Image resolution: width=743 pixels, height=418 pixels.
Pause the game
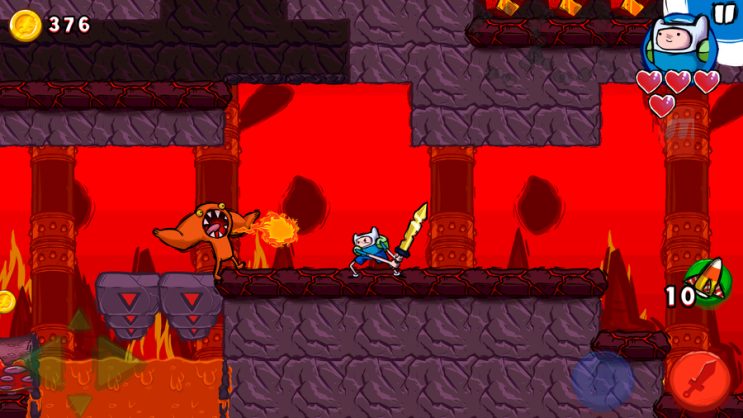point(722,13)
